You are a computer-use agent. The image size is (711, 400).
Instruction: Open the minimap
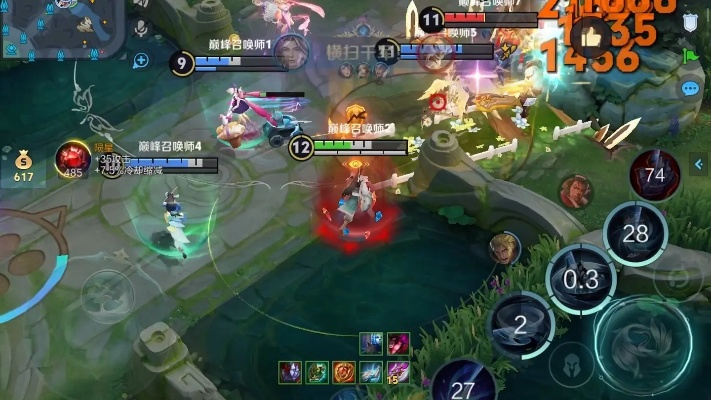[60, 30]
